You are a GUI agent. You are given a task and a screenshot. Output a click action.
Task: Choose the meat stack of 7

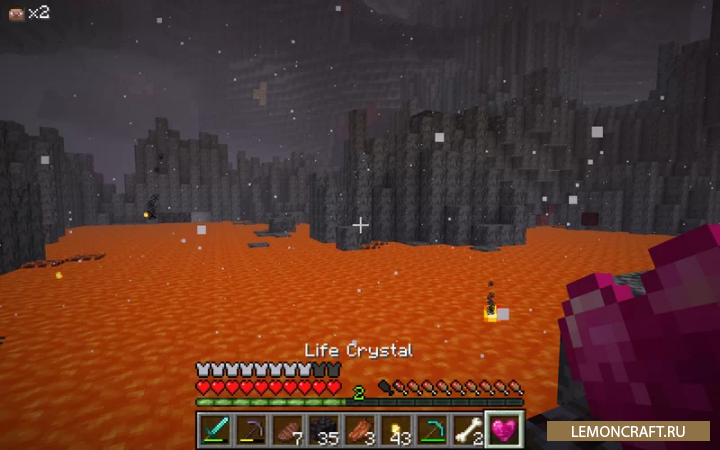click(288, 429)
